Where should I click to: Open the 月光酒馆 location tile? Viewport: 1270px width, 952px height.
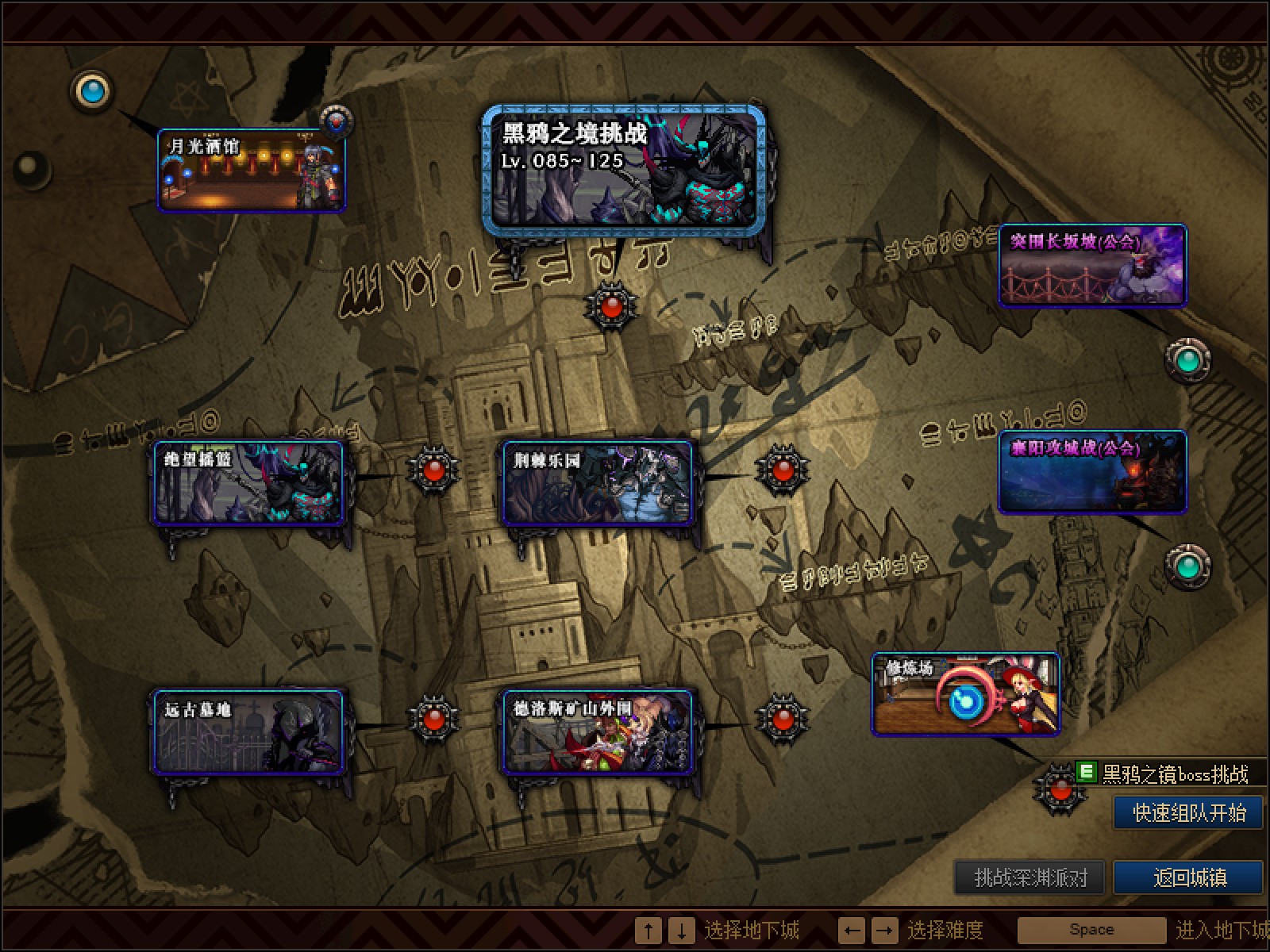[252, 171]
